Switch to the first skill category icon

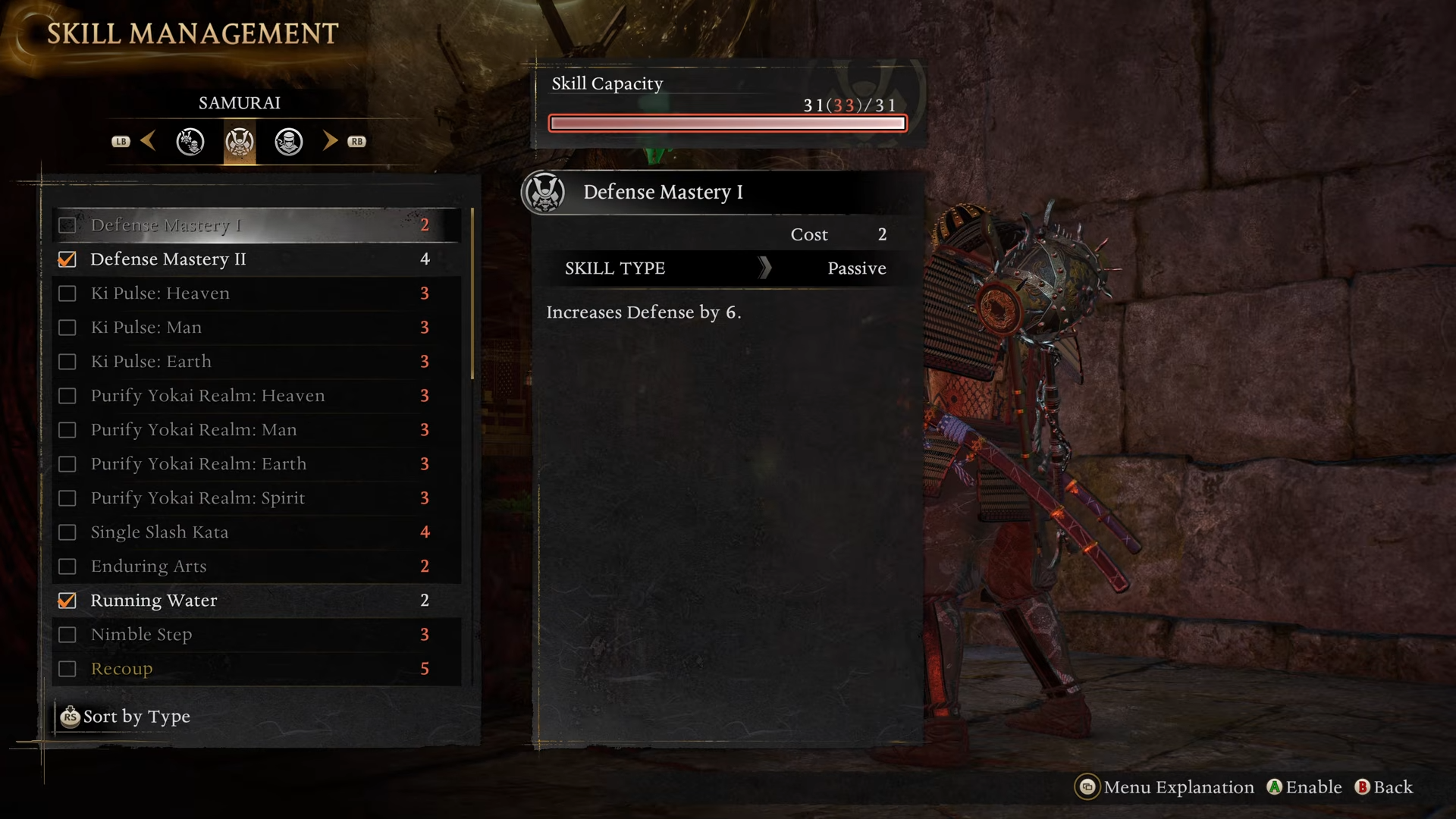(x=190, y=142)
